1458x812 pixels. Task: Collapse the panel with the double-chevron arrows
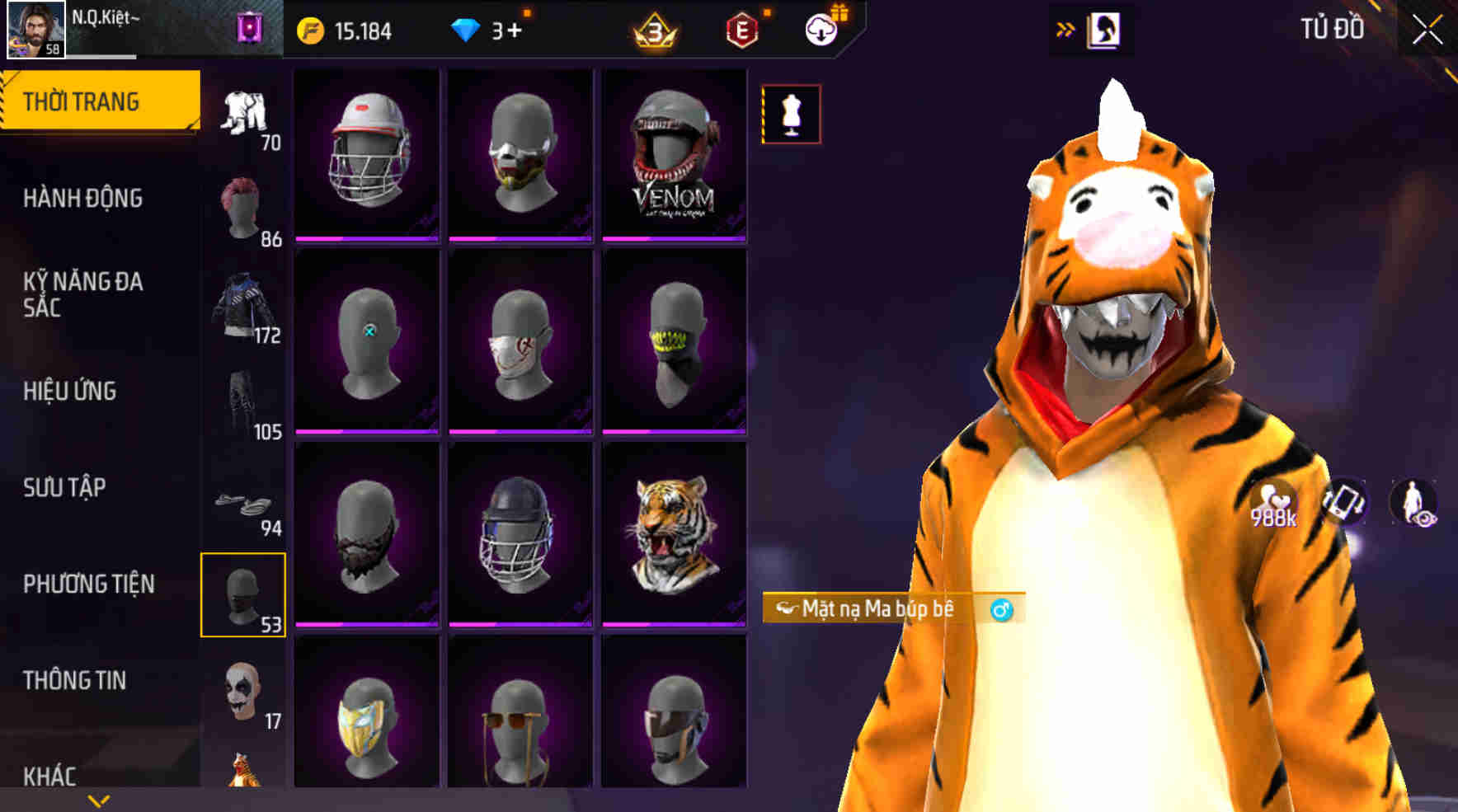[x=1064, y=26]
